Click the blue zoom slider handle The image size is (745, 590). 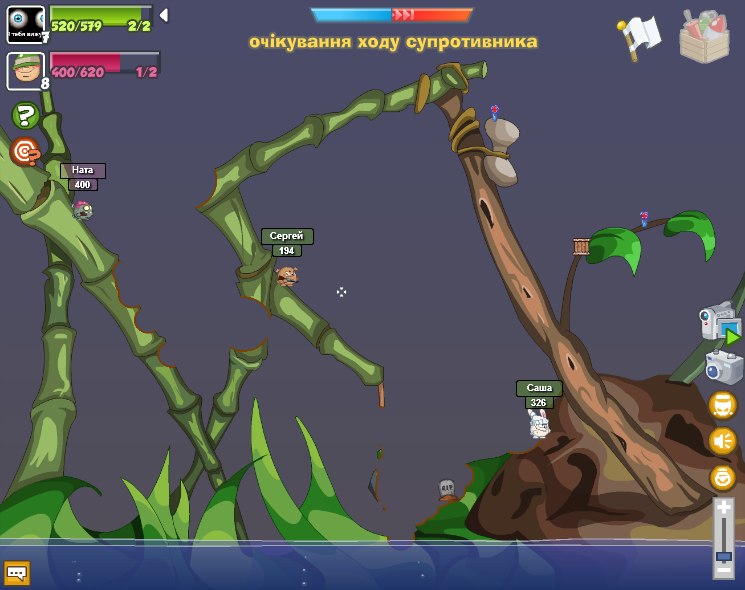click(723, 555)
